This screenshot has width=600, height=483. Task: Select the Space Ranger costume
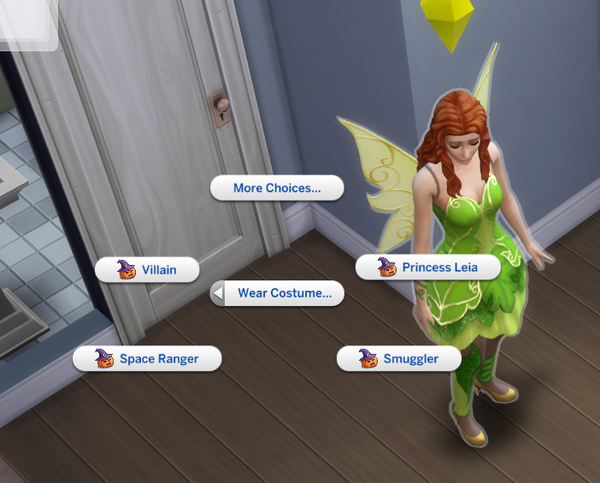coord(147,358)
